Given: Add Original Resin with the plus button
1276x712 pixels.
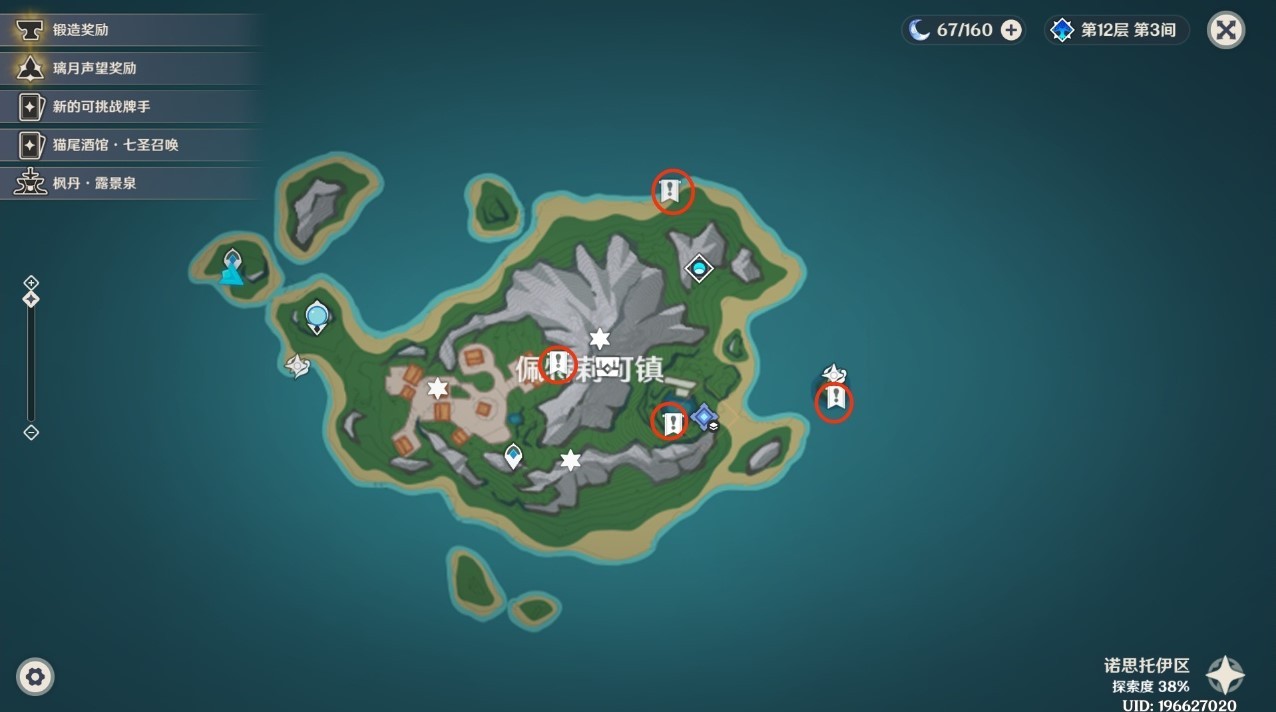Looking at the screenshot, I should [1011, 30].
